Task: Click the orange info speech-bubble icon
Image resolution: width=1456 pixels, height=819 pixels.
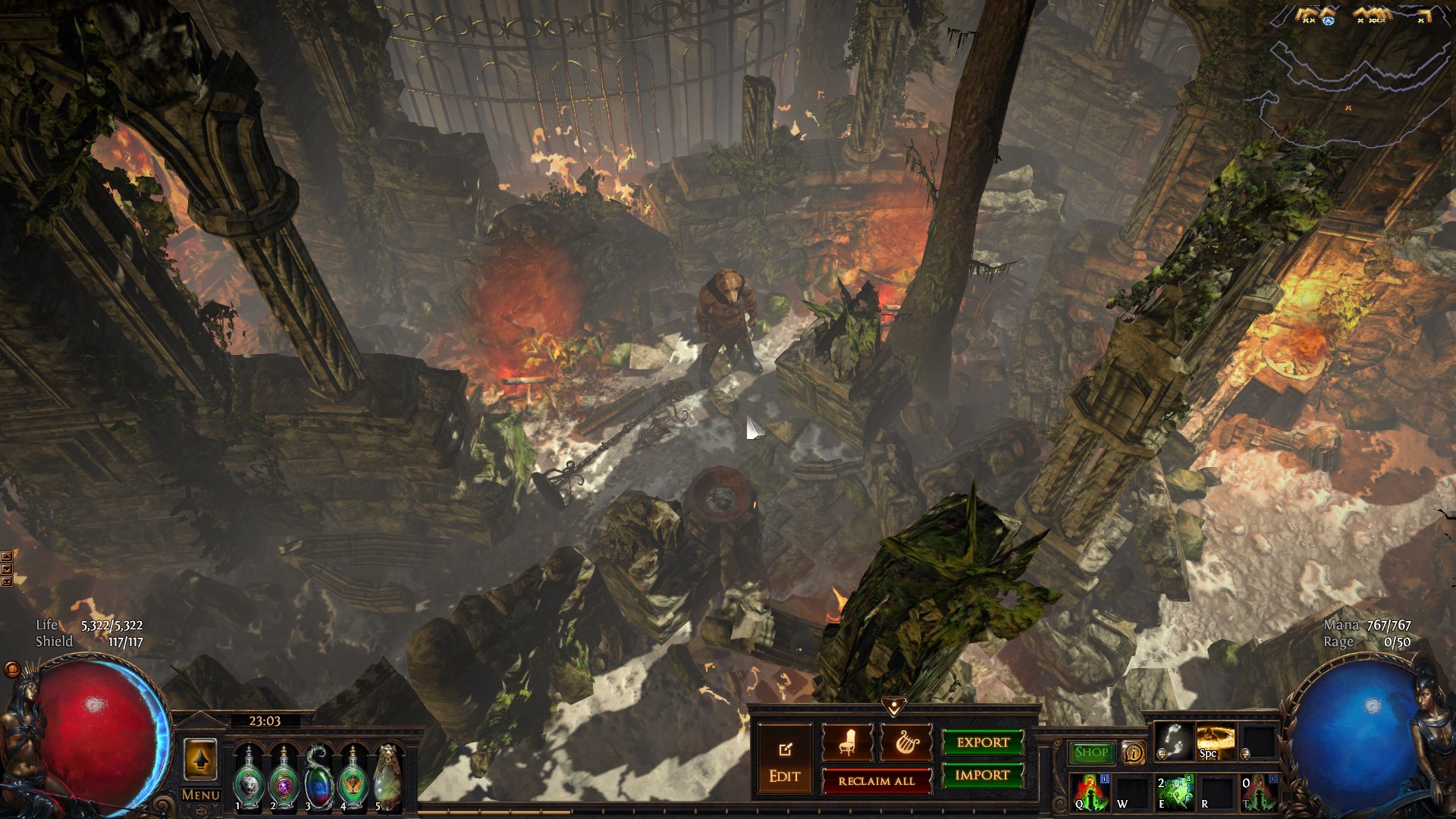Action: 1133,752
